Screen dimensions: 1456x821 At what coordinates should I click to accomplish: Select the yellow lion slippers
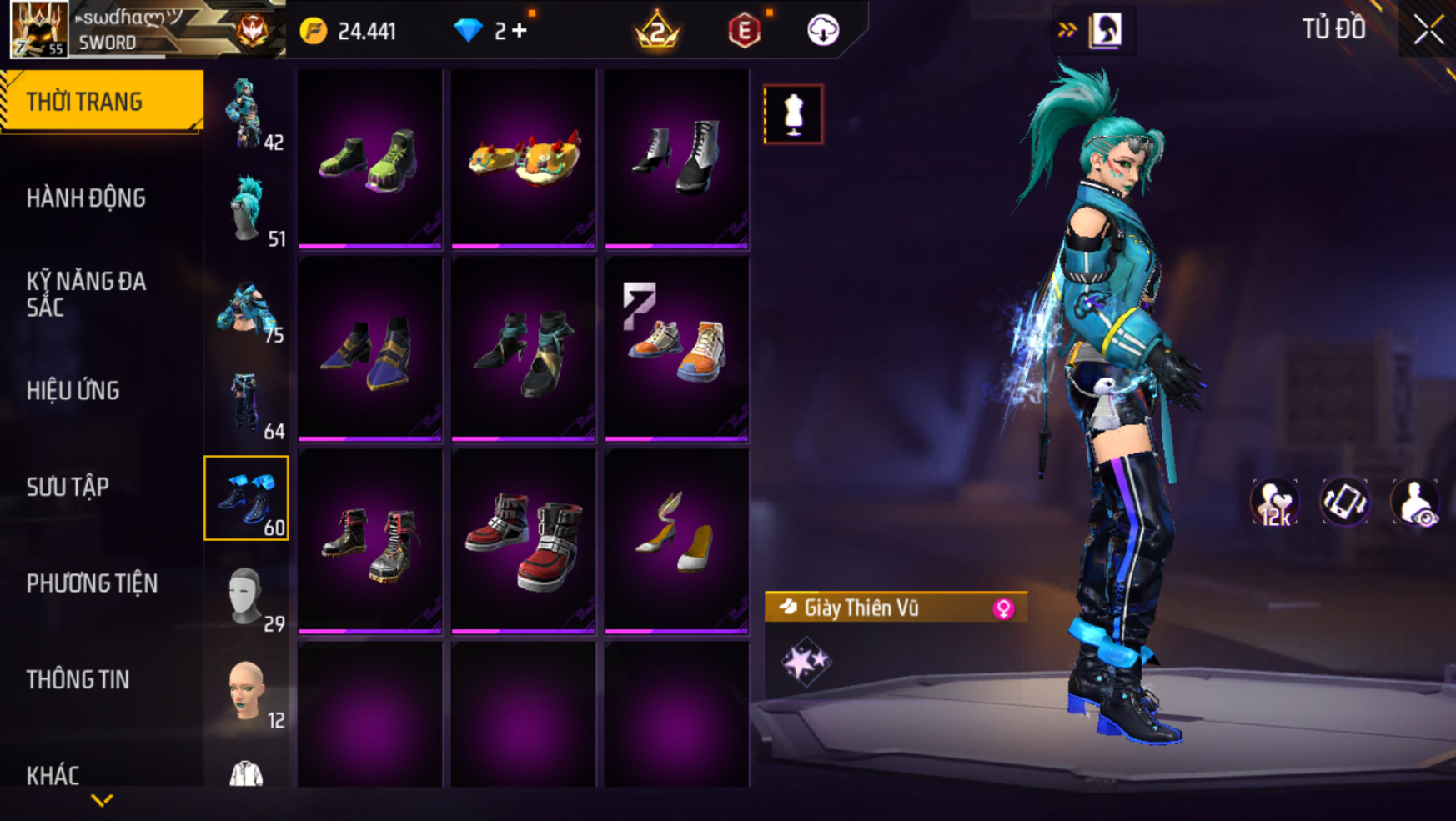523,158
